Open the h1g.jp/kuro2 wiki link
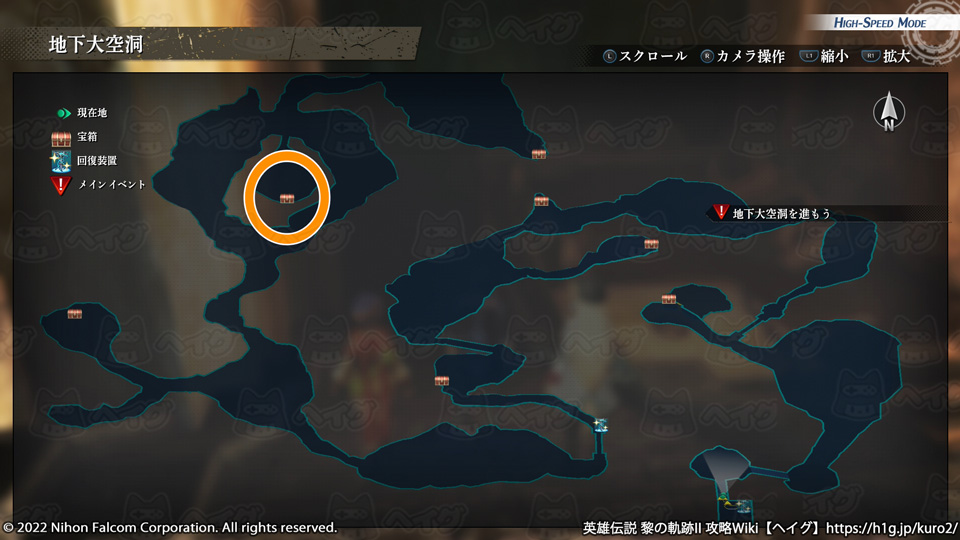 click(x=892, y=527)
